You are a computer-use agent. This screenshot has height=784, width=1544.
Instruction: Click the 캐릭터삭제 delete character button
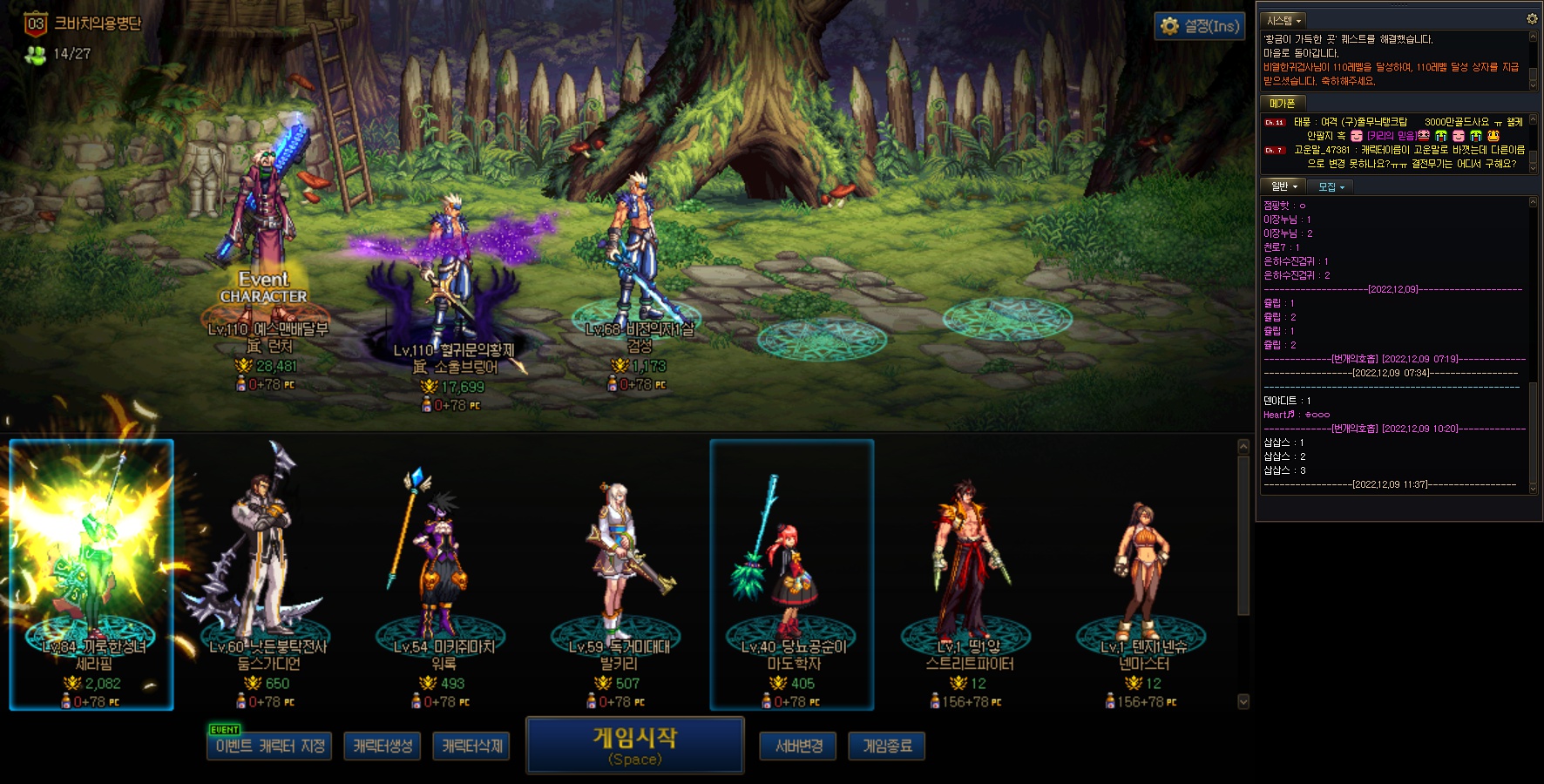coord(471,747)
